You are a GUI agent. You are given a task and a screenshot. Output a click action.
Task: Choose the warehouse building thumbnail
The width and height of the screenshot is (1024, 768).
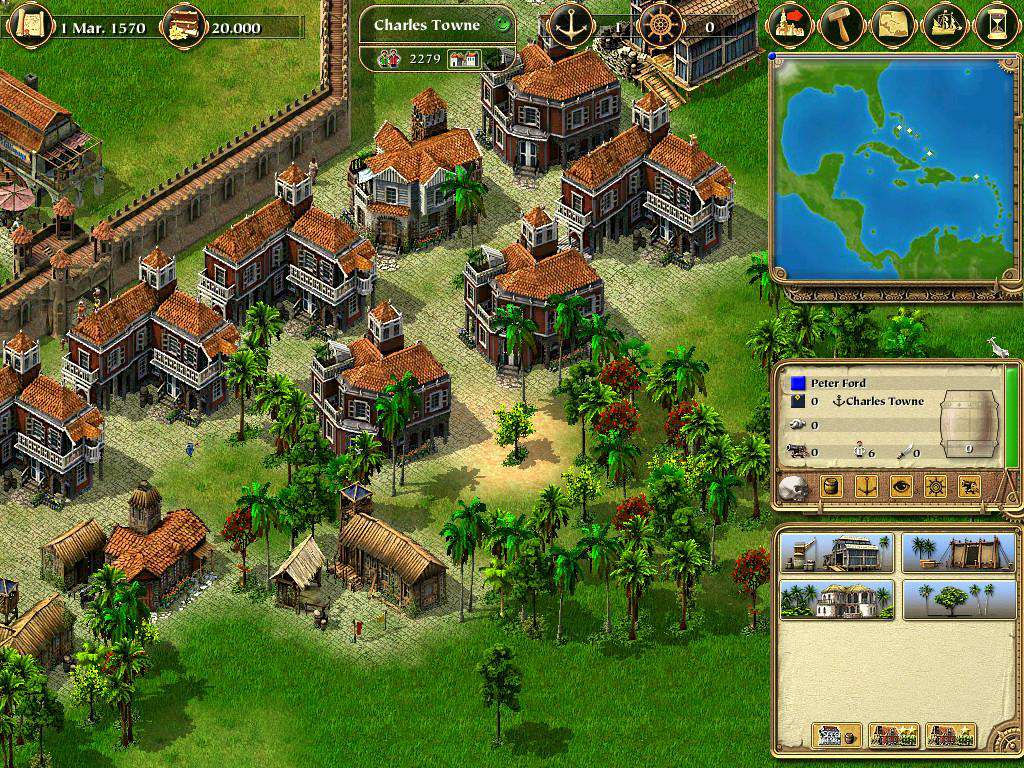click(836, 552)
